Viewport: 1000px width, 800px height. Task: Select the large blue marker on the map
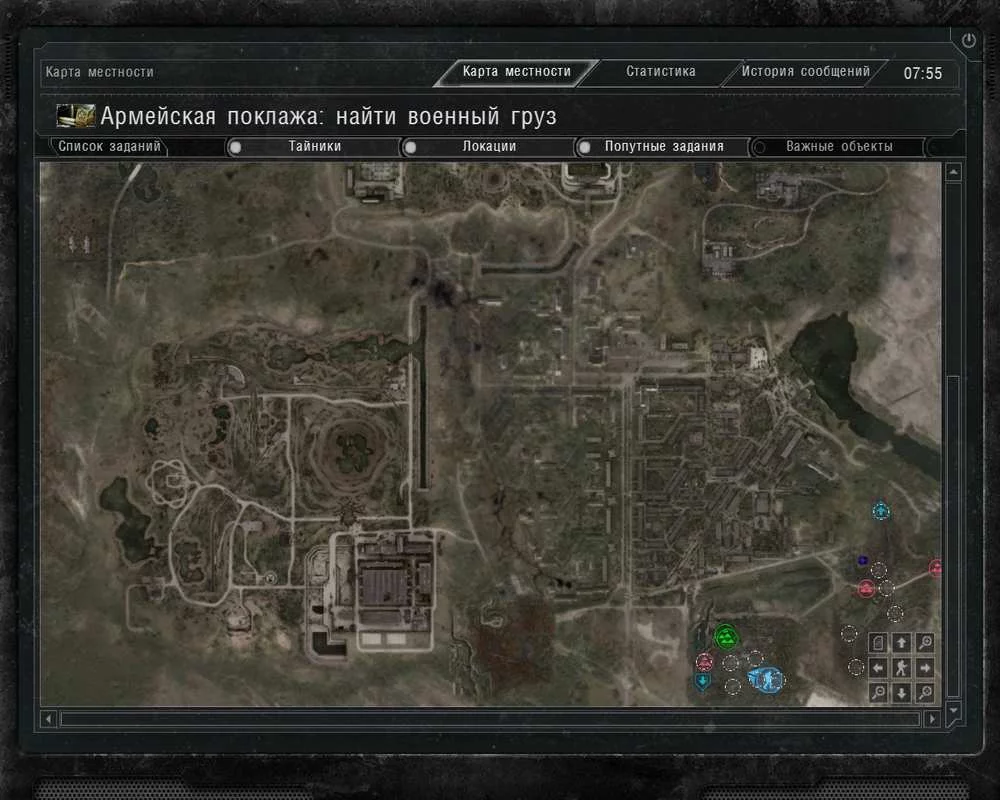[765, 679]
